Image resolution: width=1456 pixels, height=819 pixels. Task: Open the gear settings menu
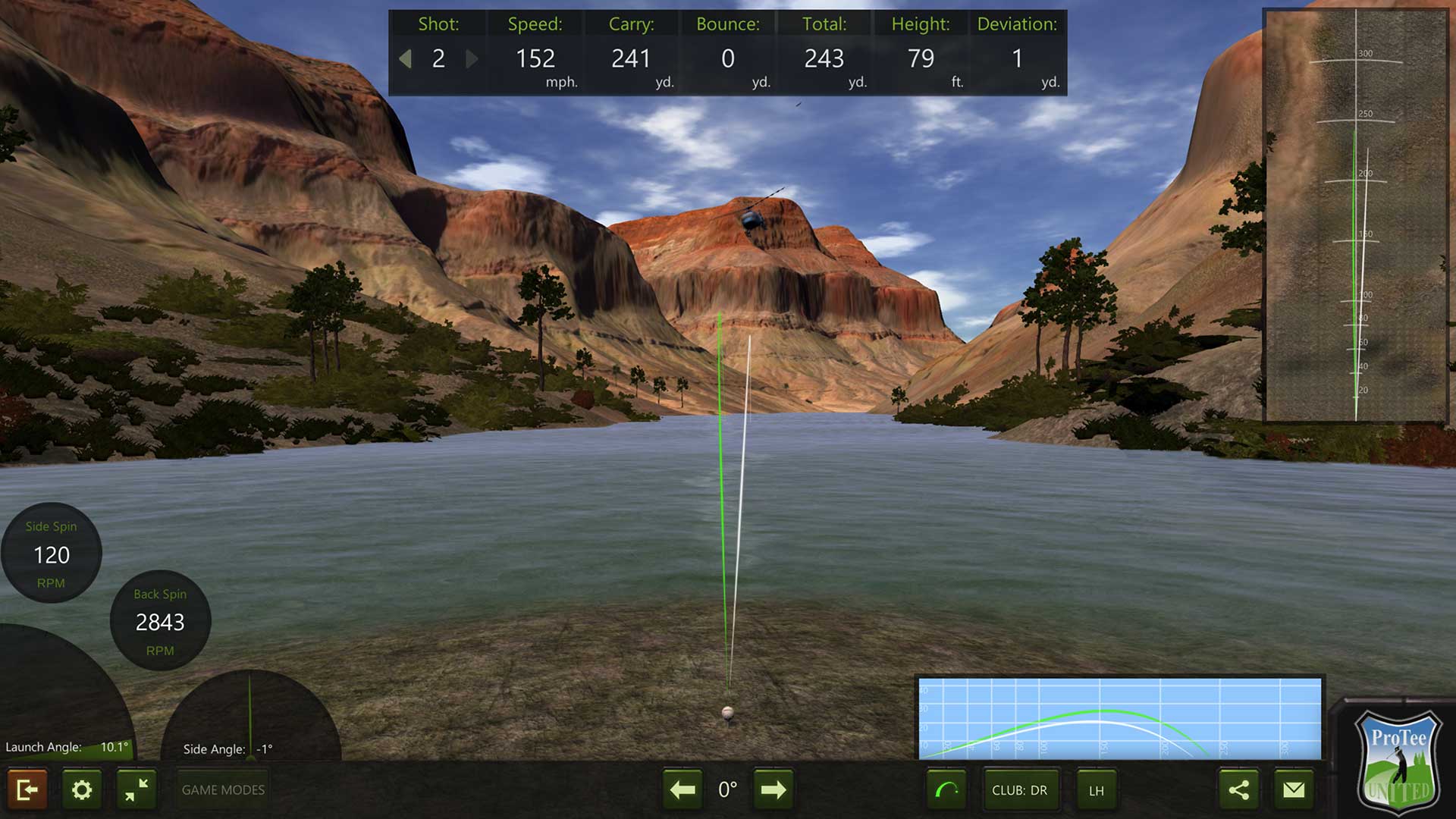tap(82, 790)
